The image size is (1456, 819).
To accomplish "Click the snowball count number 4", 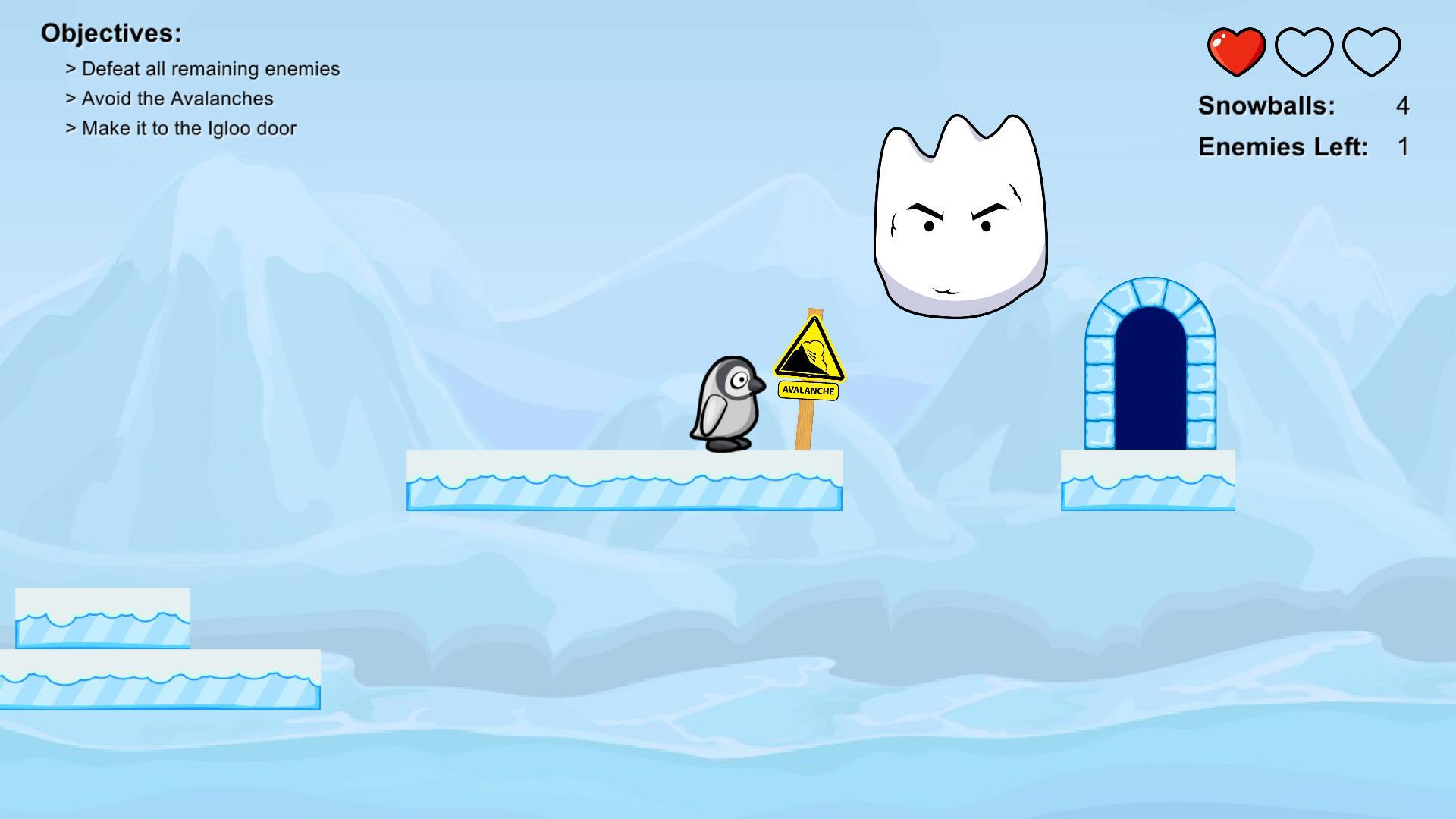I will (x=1403, y=106).
